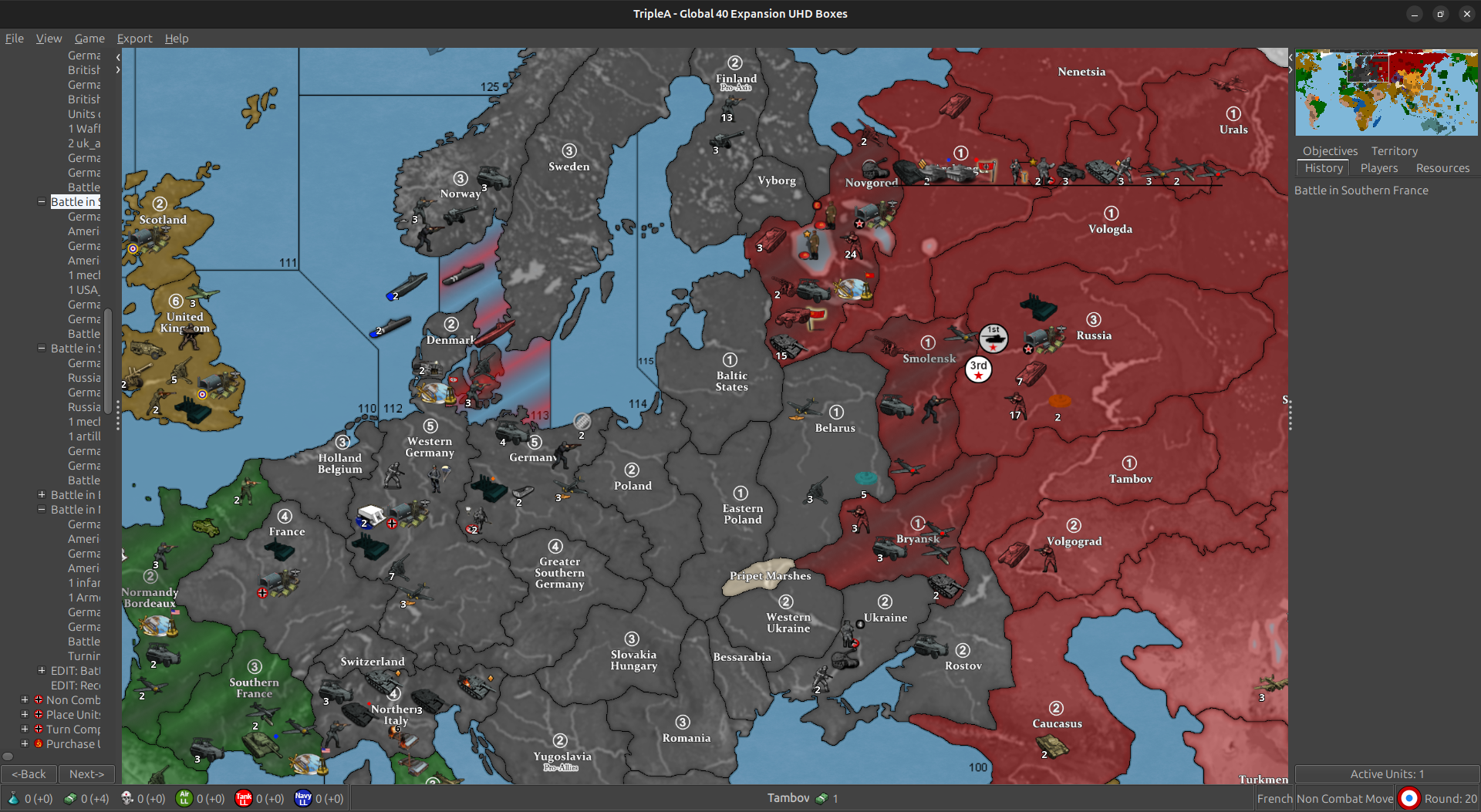This screenshot has width=1481, height=812.
Task: Click the green Air LL icon
Action: tap(184, 799)
